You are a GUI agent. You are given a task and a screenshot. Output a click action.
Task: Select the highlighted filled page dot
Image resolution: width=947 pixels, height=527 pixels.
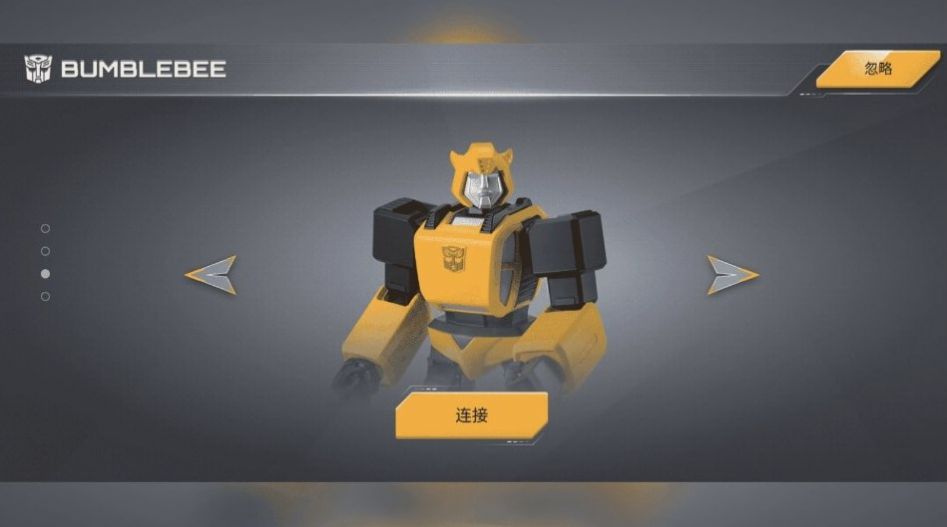click(x=45, y=274)
